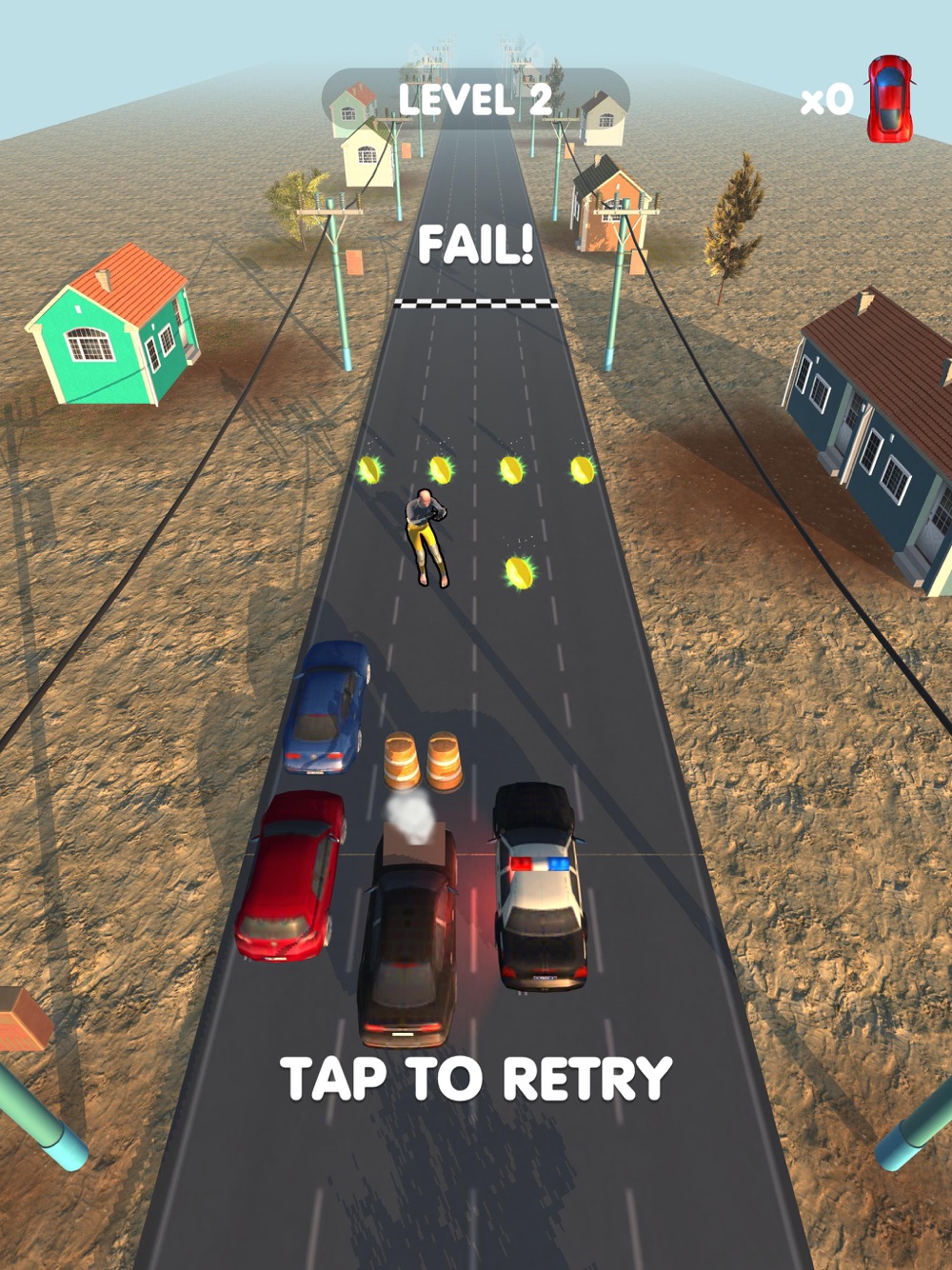Tap the TAP TO RETRY prompt

pyautogui.click(x=476, y=1079)
